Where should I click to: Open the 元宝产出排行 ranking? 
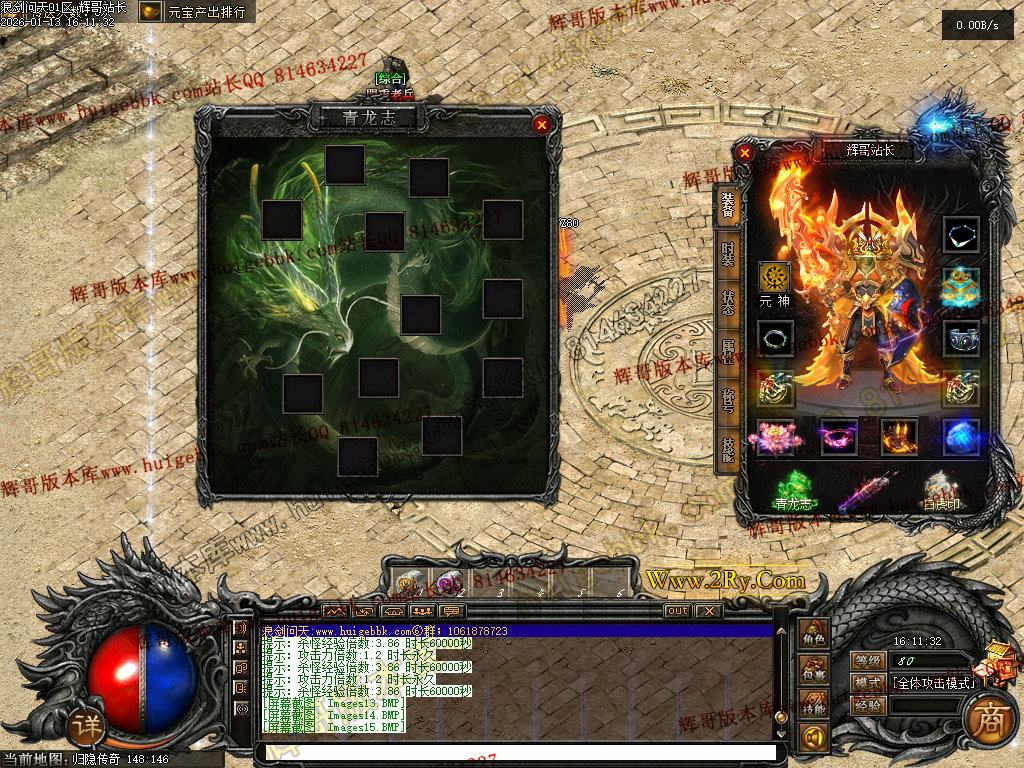tap(196, 12)
